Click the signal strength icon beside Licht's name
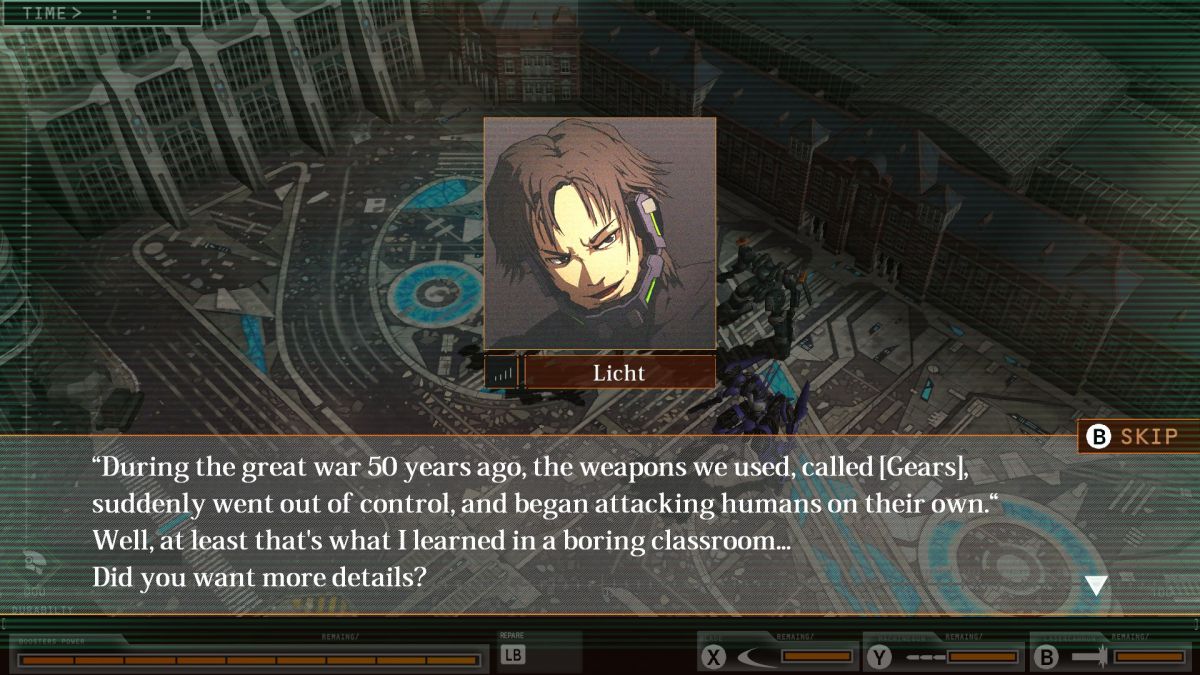Screen dimensions: 1200x675 coord(502,373)
